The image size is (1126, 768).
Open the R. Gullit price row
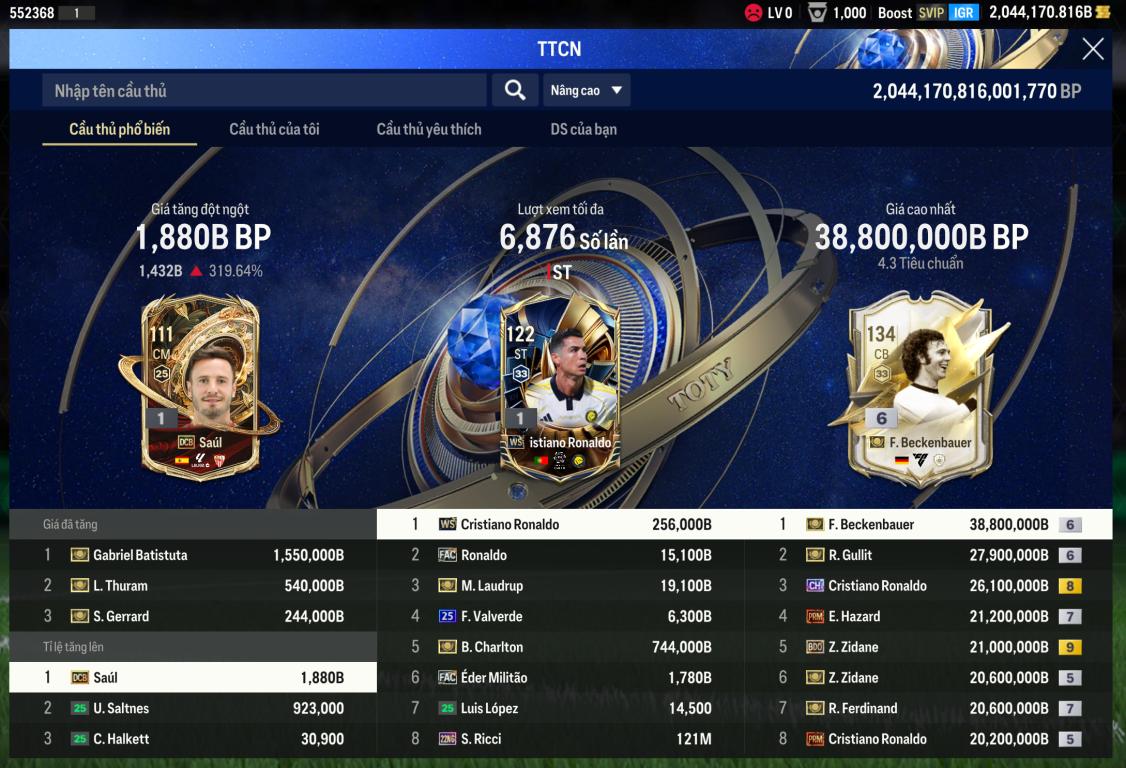[x=928, y=555]
